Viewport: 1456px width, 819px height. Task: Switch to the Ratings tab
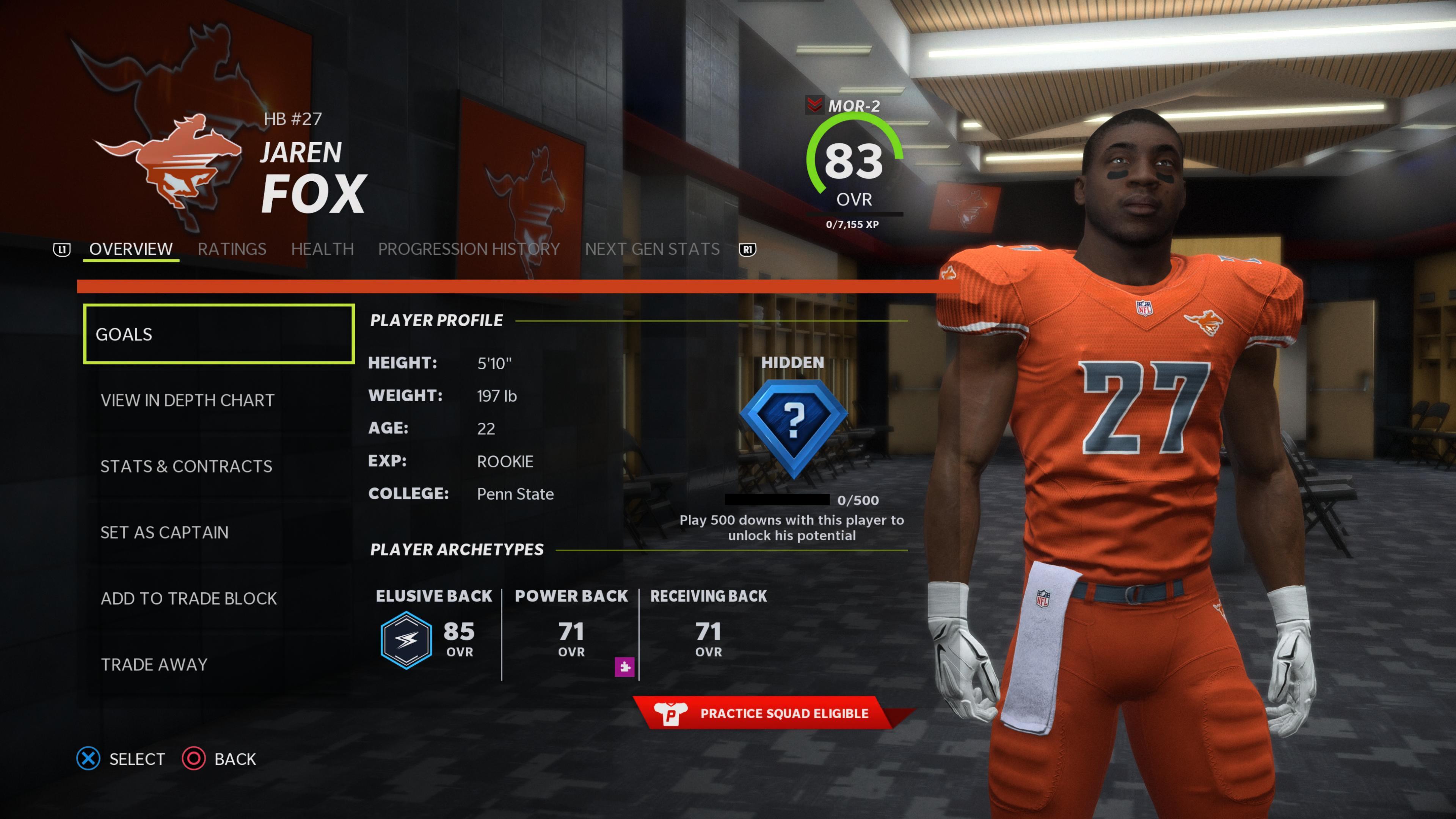click(x=232, y=249)
